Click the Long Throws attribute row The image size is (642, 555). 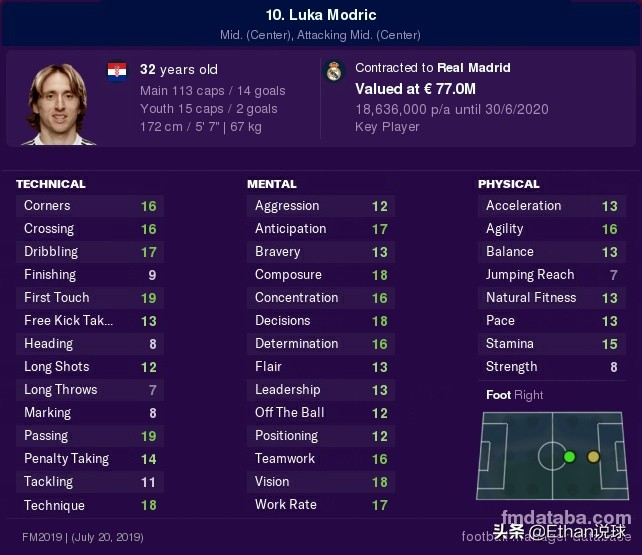(x=90, y=390)
